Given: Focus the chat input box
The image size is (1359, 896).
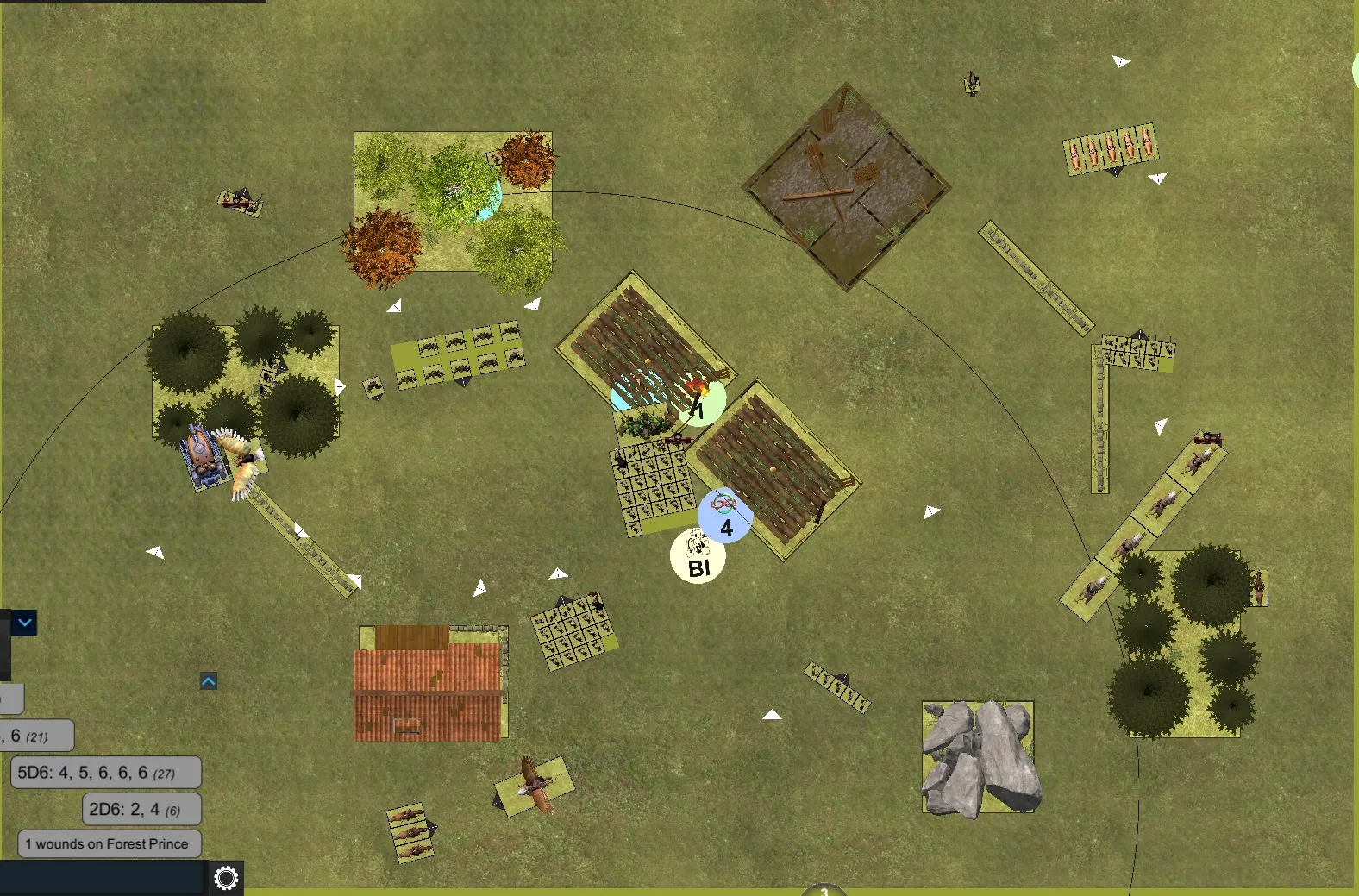Looking at the screenshot, I should (102, 878).
